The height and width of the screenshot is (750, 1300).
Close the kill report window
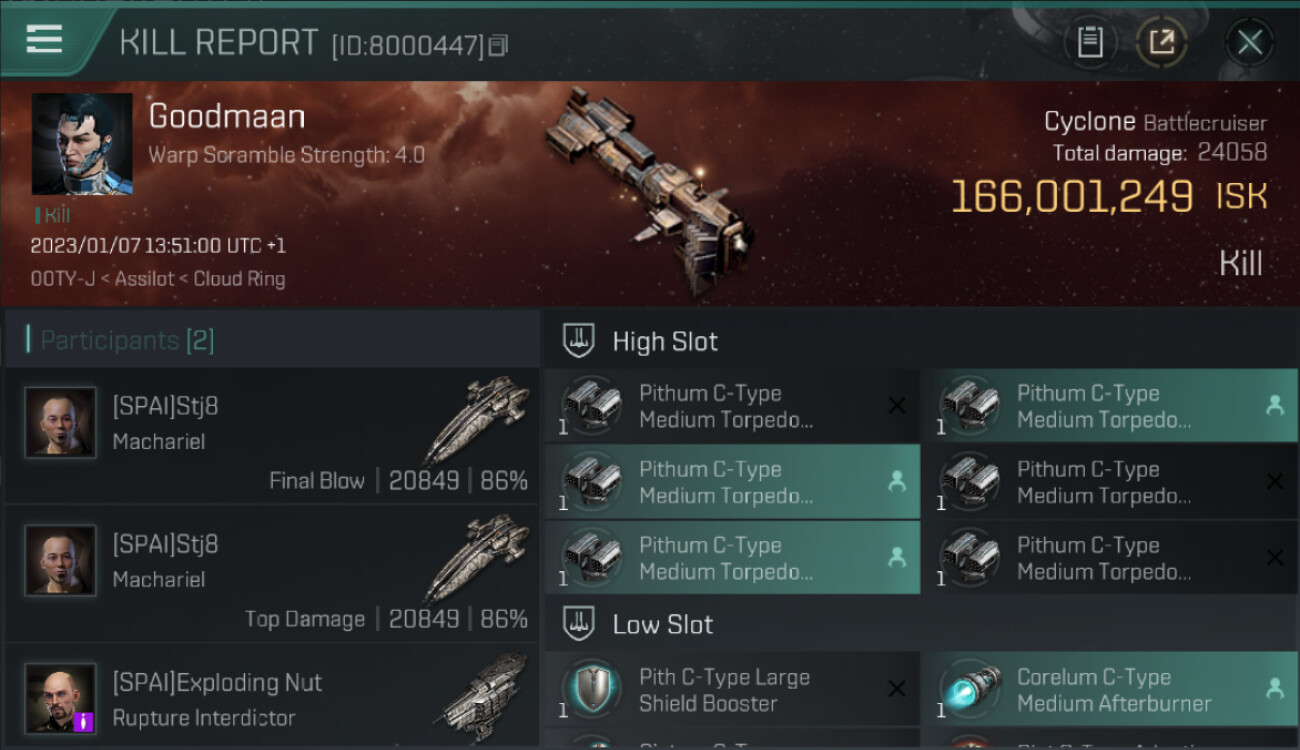[1249, 43]
